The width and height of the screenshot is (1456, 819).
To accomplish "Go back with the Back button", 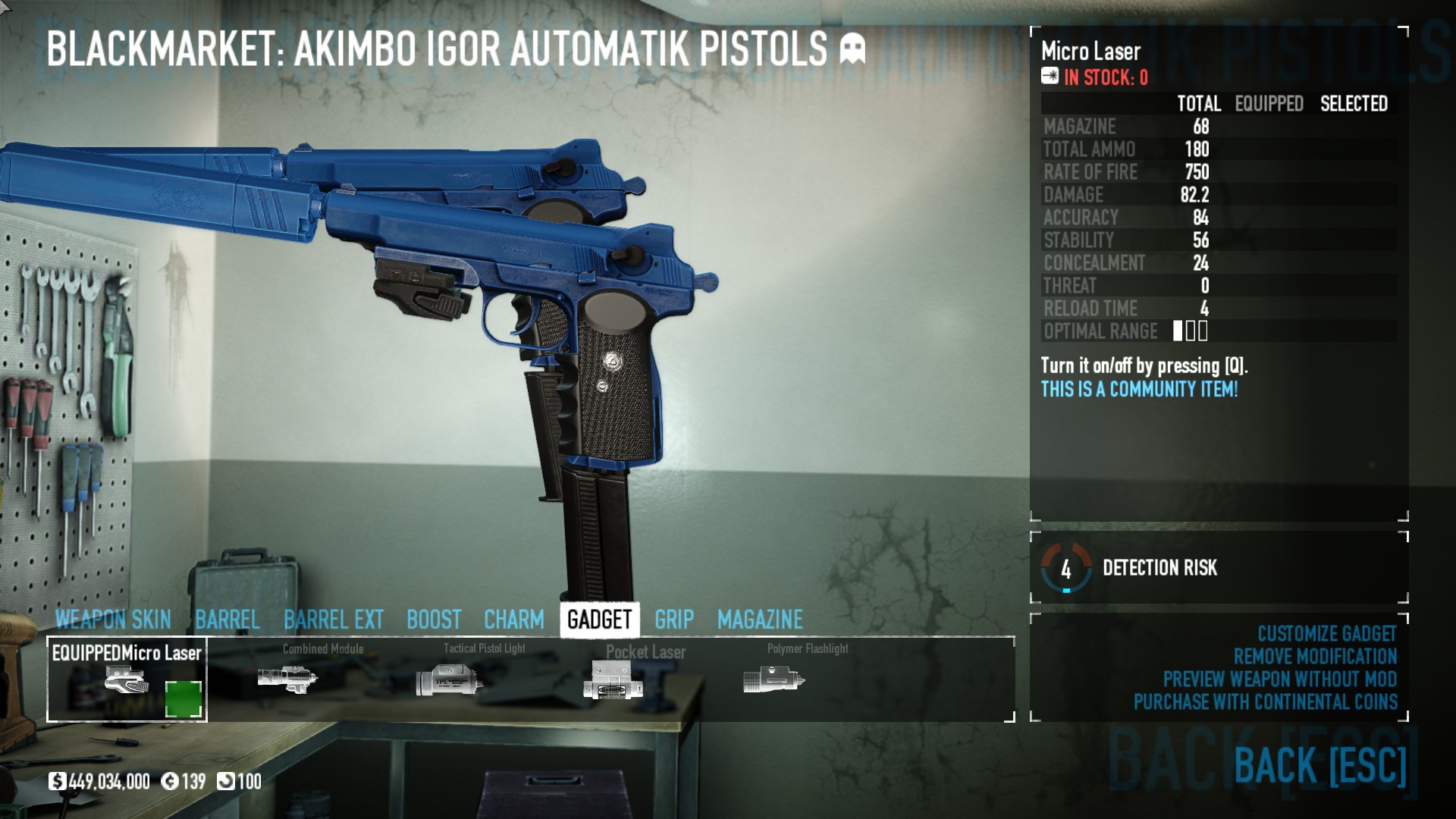I will click(x=1319, y=764).
